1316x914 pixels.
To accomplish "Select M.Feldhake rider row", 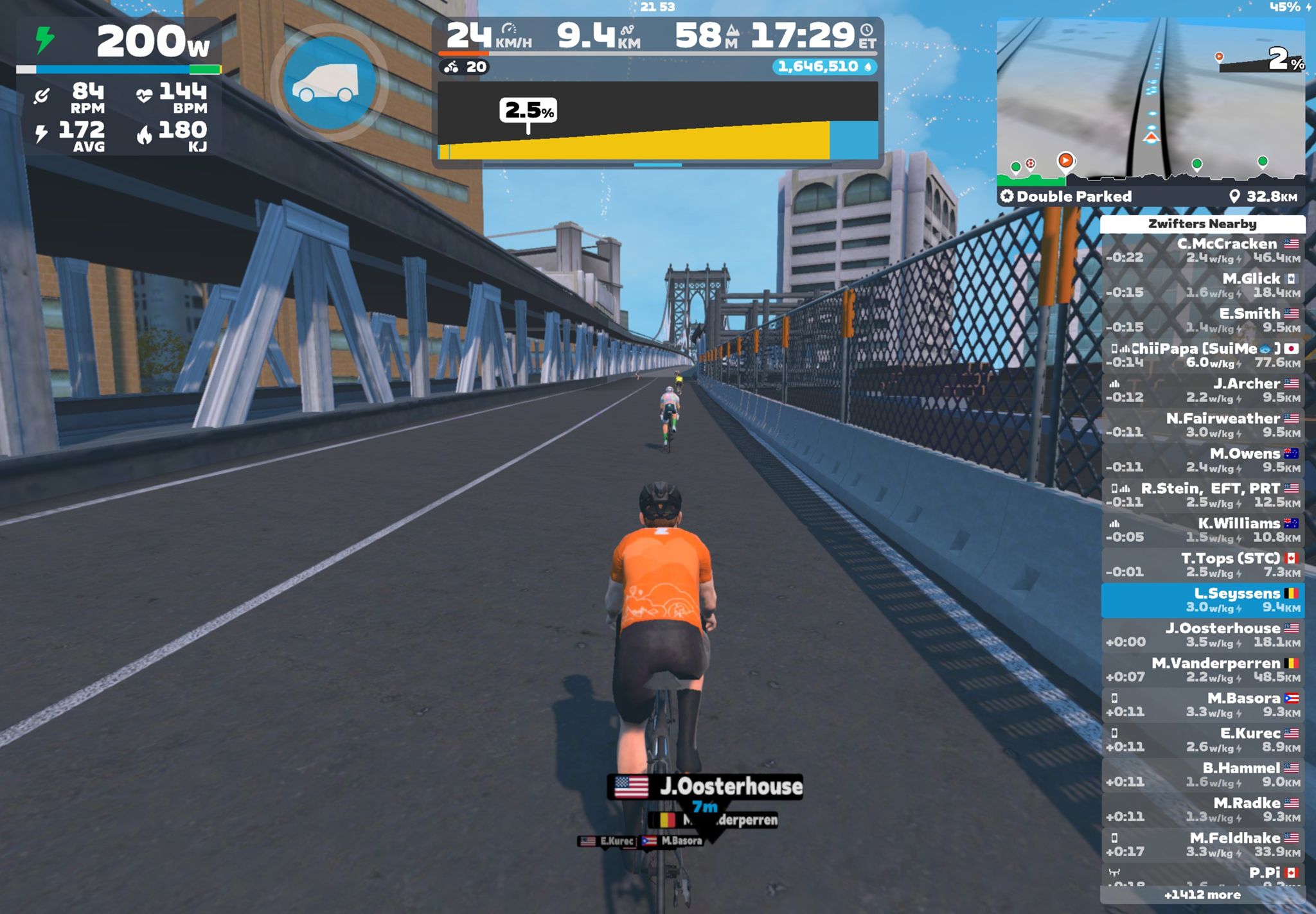I will 1203,845.
